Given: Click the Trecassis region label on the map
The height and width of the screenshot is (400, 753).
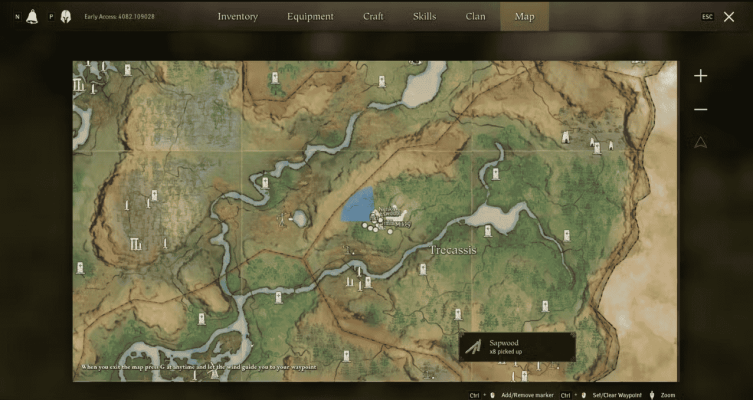Looking at the screenshot, I should pos(453,249).
